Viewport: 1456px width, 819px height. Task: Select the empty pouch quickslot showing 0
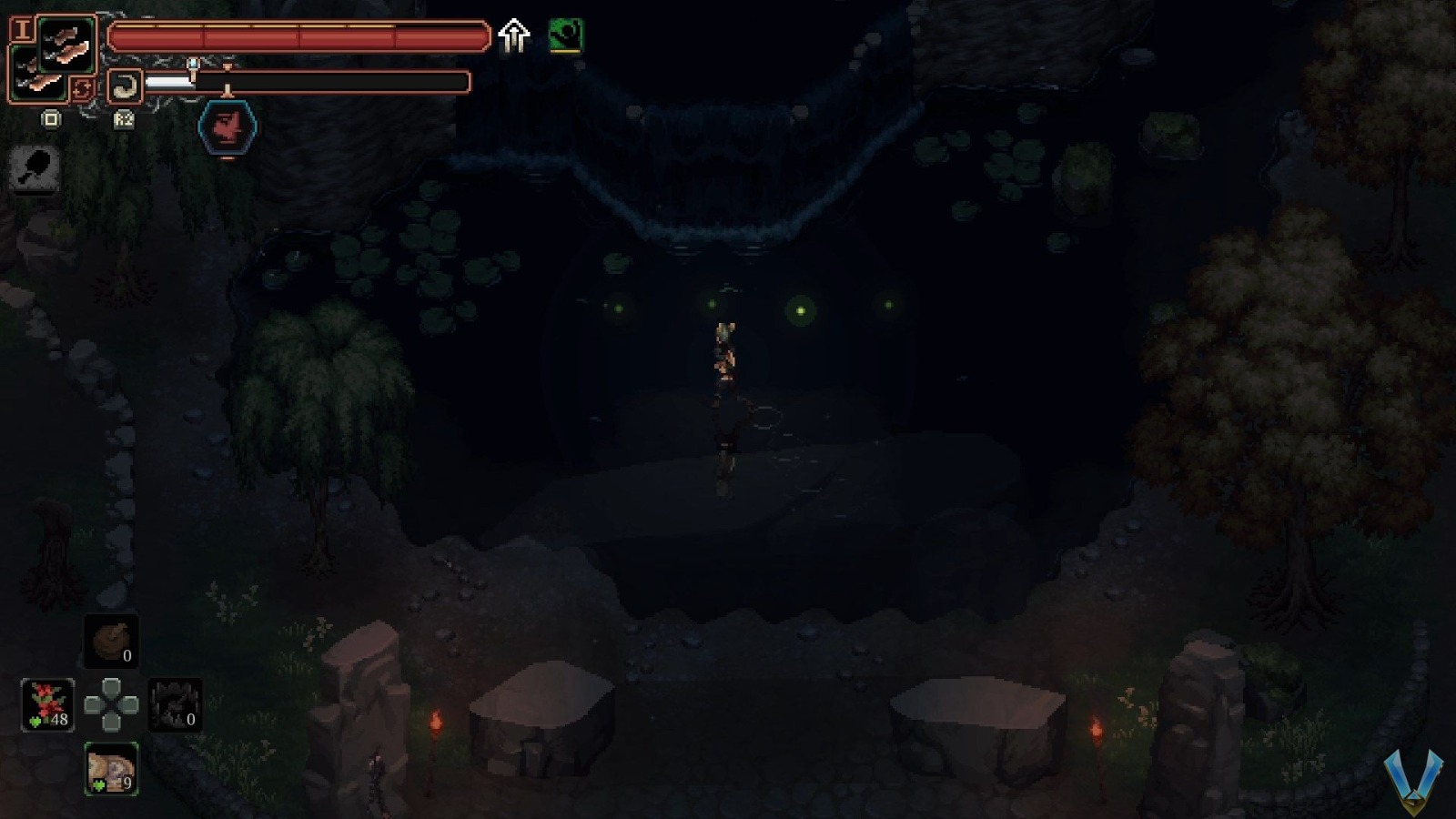113,642
